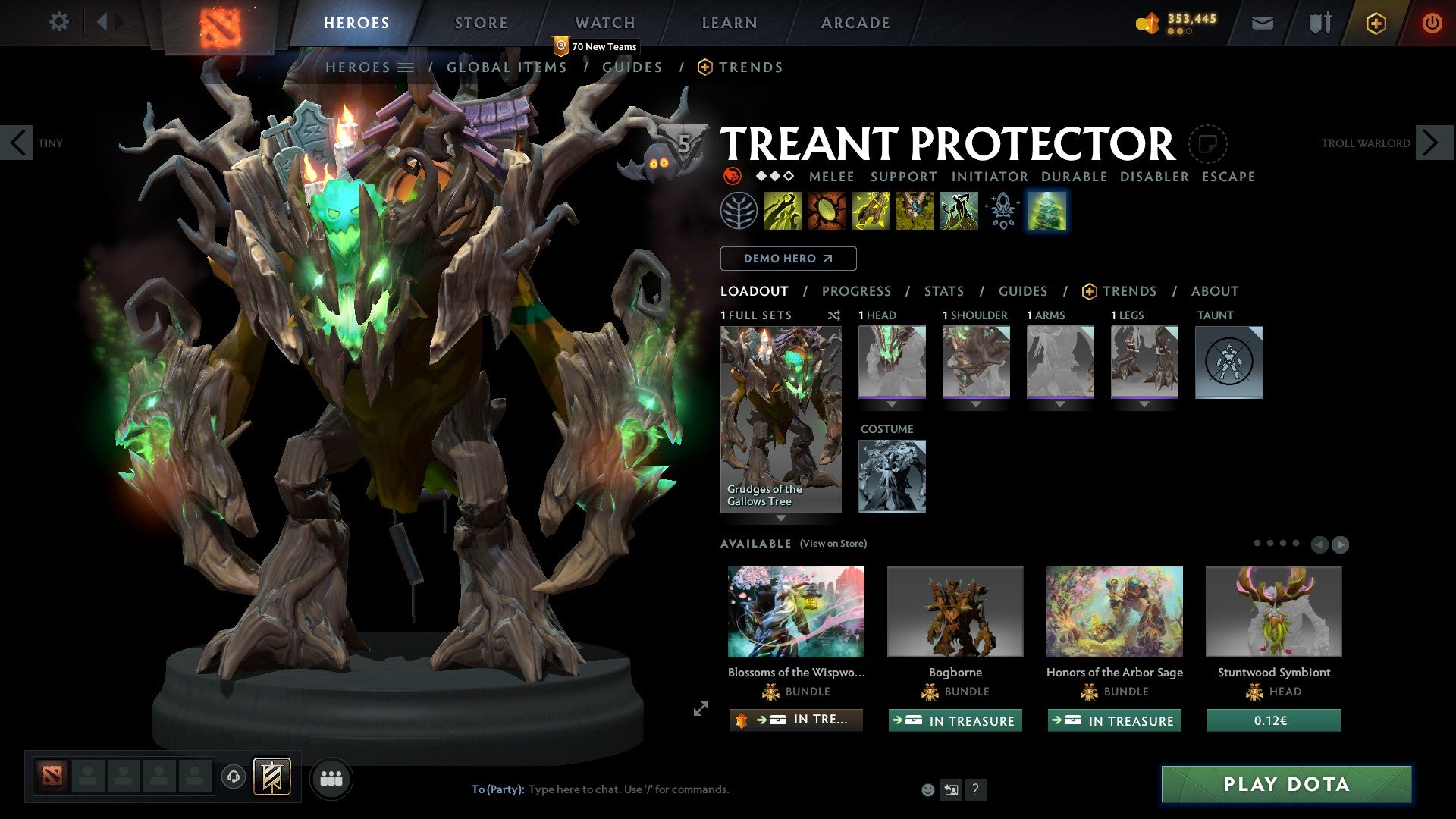Open the Dota Plus hexagon icon
Image resolution: width=1456 pixels, height=819 pixels.
[1375, 23]
